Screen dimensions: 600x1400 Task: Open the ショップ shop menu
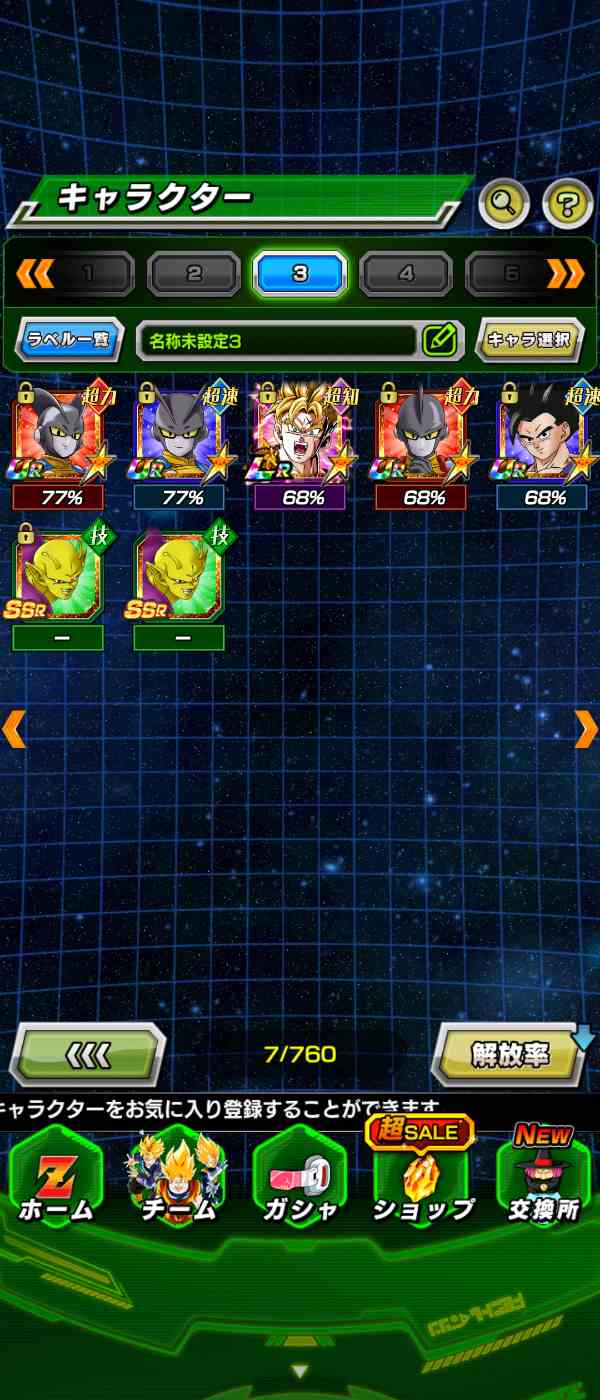[x=422, y=1182]
